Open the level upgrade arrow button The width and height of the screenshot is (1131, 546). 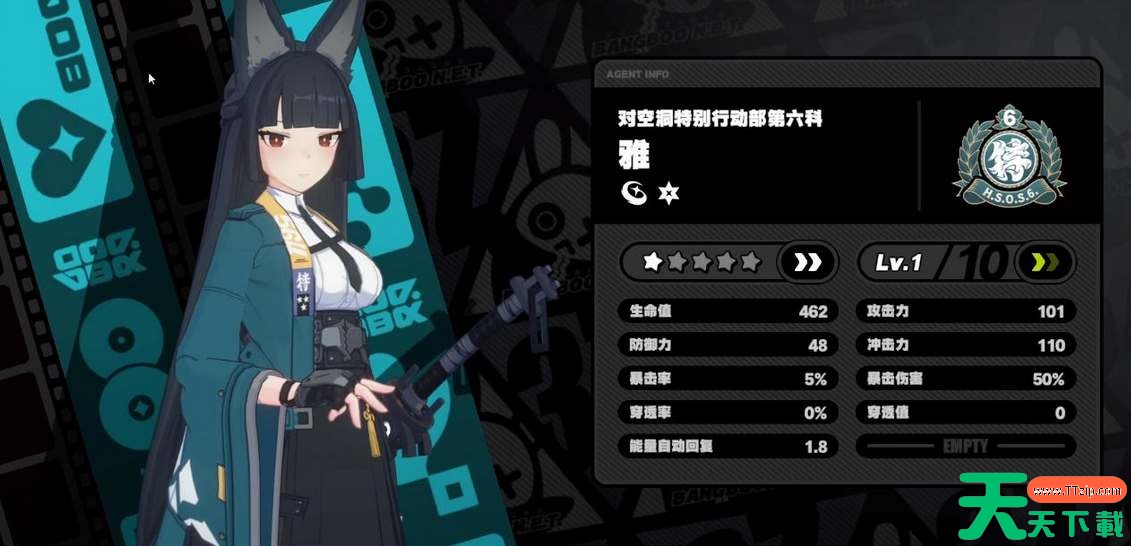[x=1044, y=263]
